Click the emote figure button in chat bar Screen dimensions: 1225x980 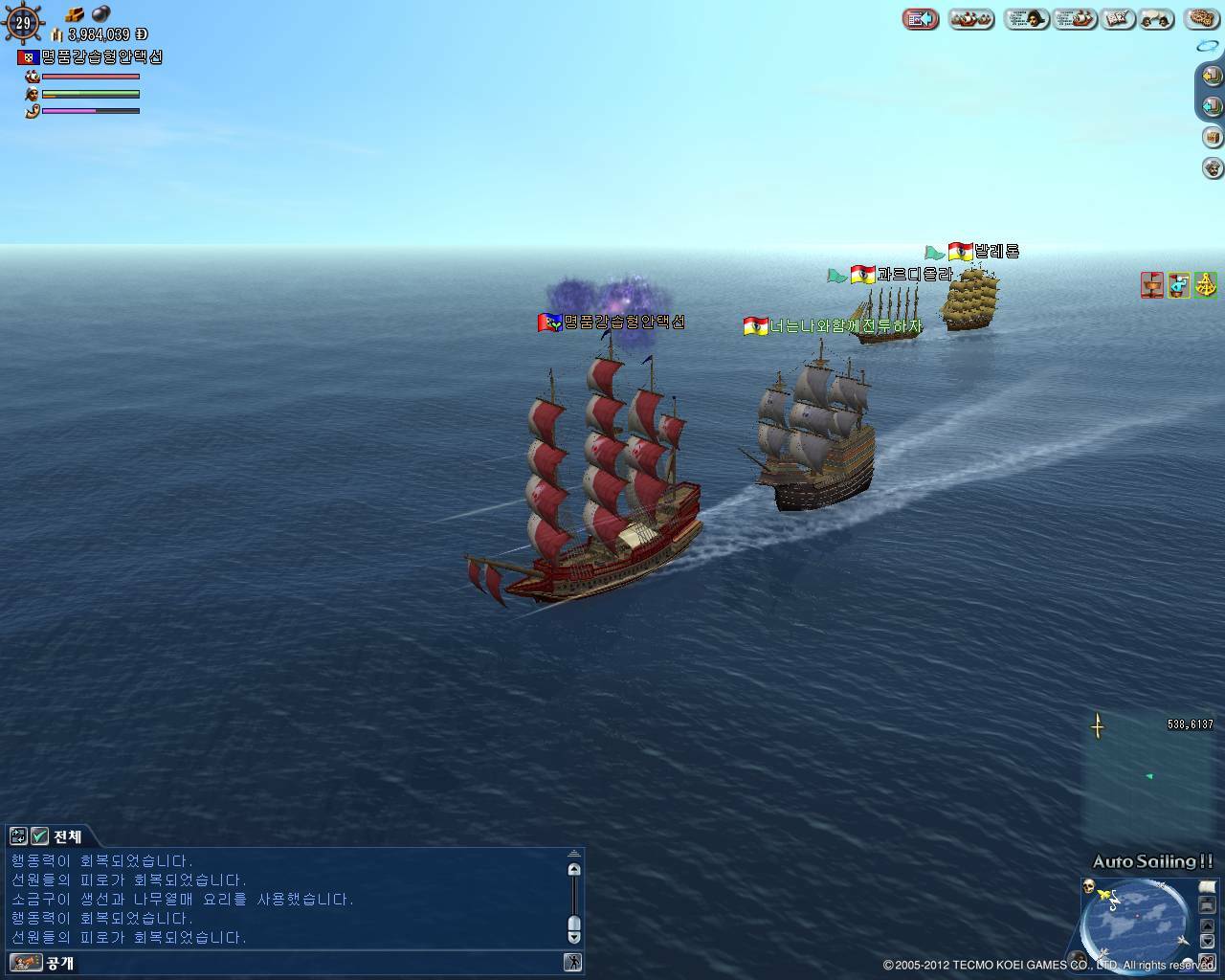[x=572, y=963]
